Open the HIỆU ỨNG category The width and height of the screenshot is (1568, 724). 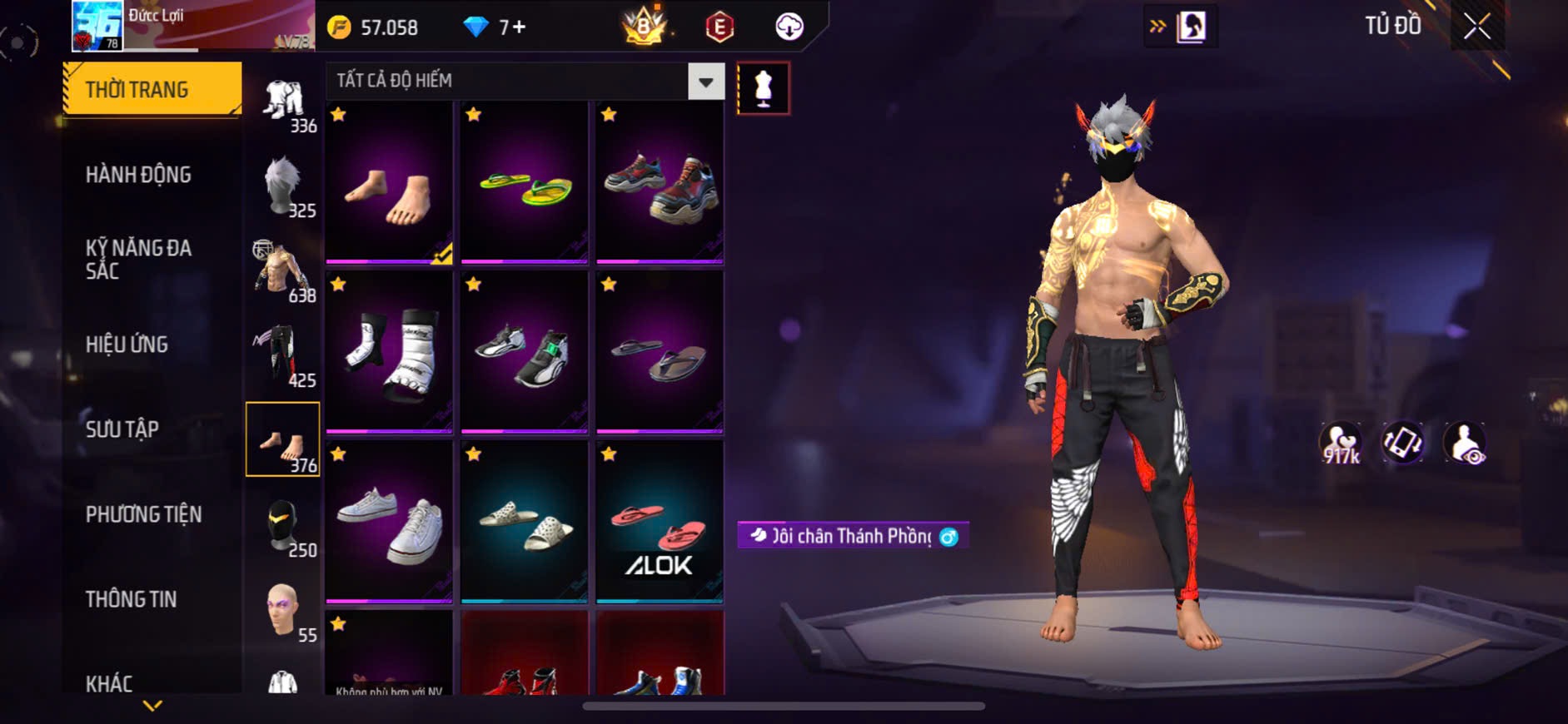[x=127, y=345]
